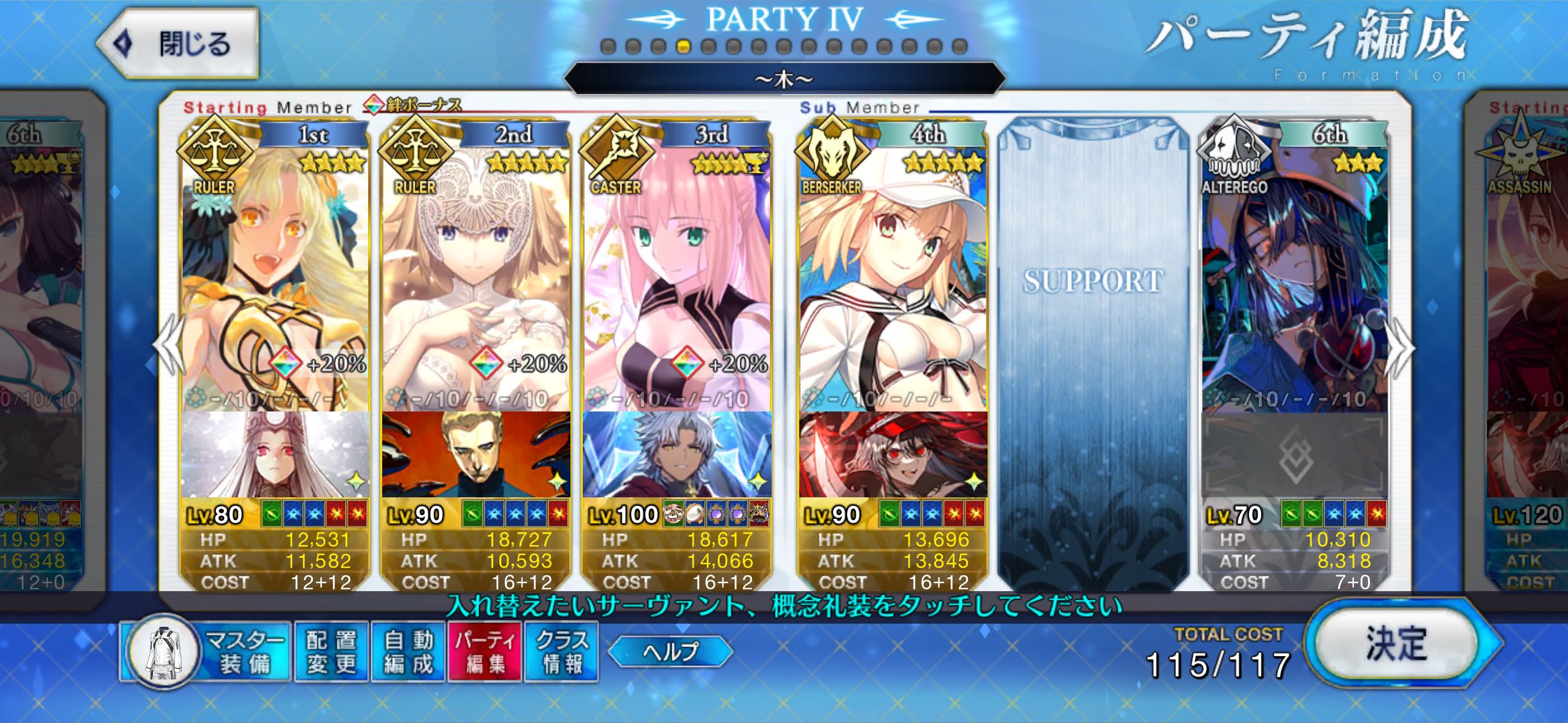Change the red-eyed girl craft essence
The height and width of the screenshot is (723, 1568).
pyautogui.click(x=893, y=454)
